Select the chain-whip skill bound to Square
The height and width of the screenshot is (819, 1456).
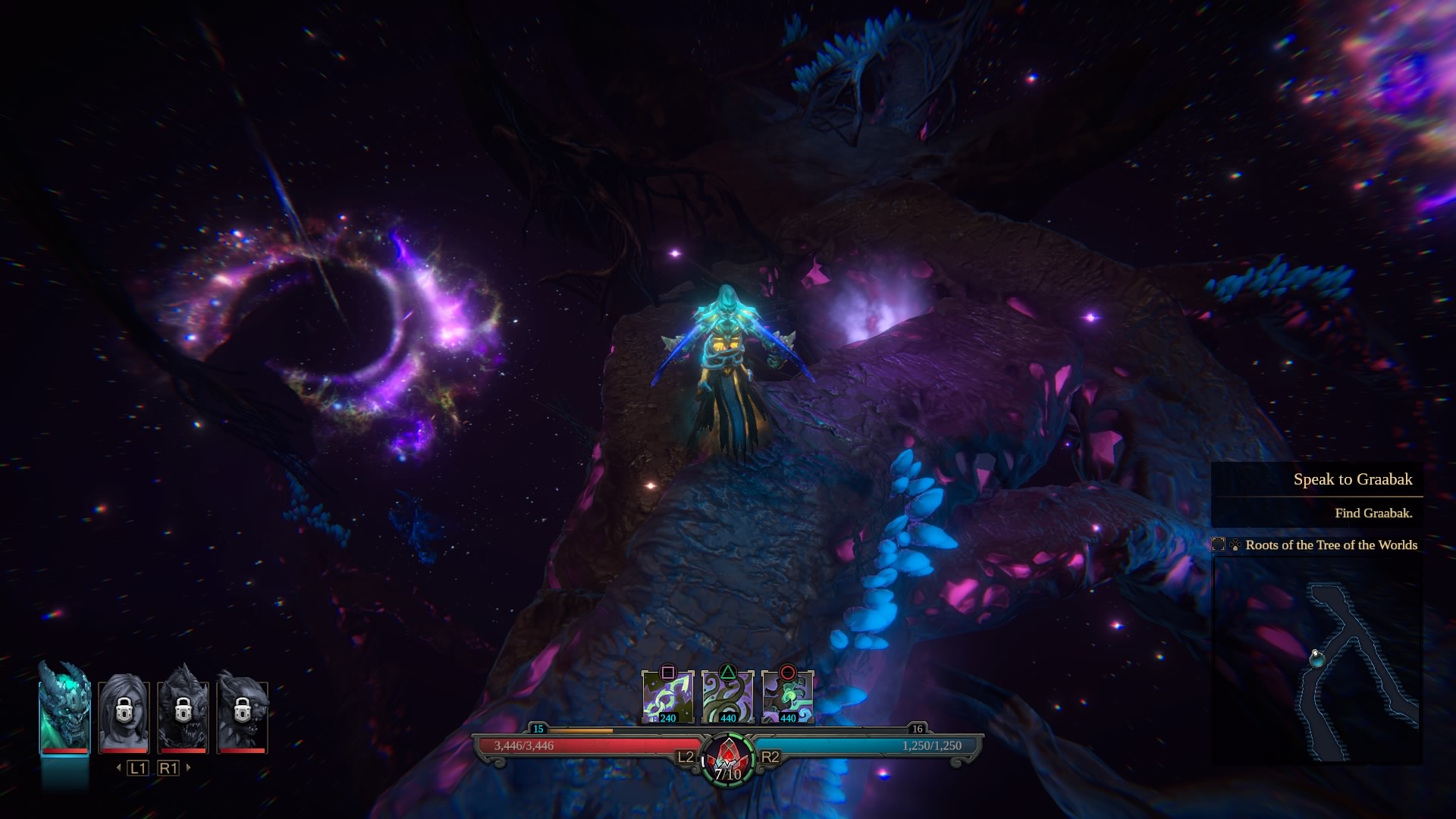(668, 695)
